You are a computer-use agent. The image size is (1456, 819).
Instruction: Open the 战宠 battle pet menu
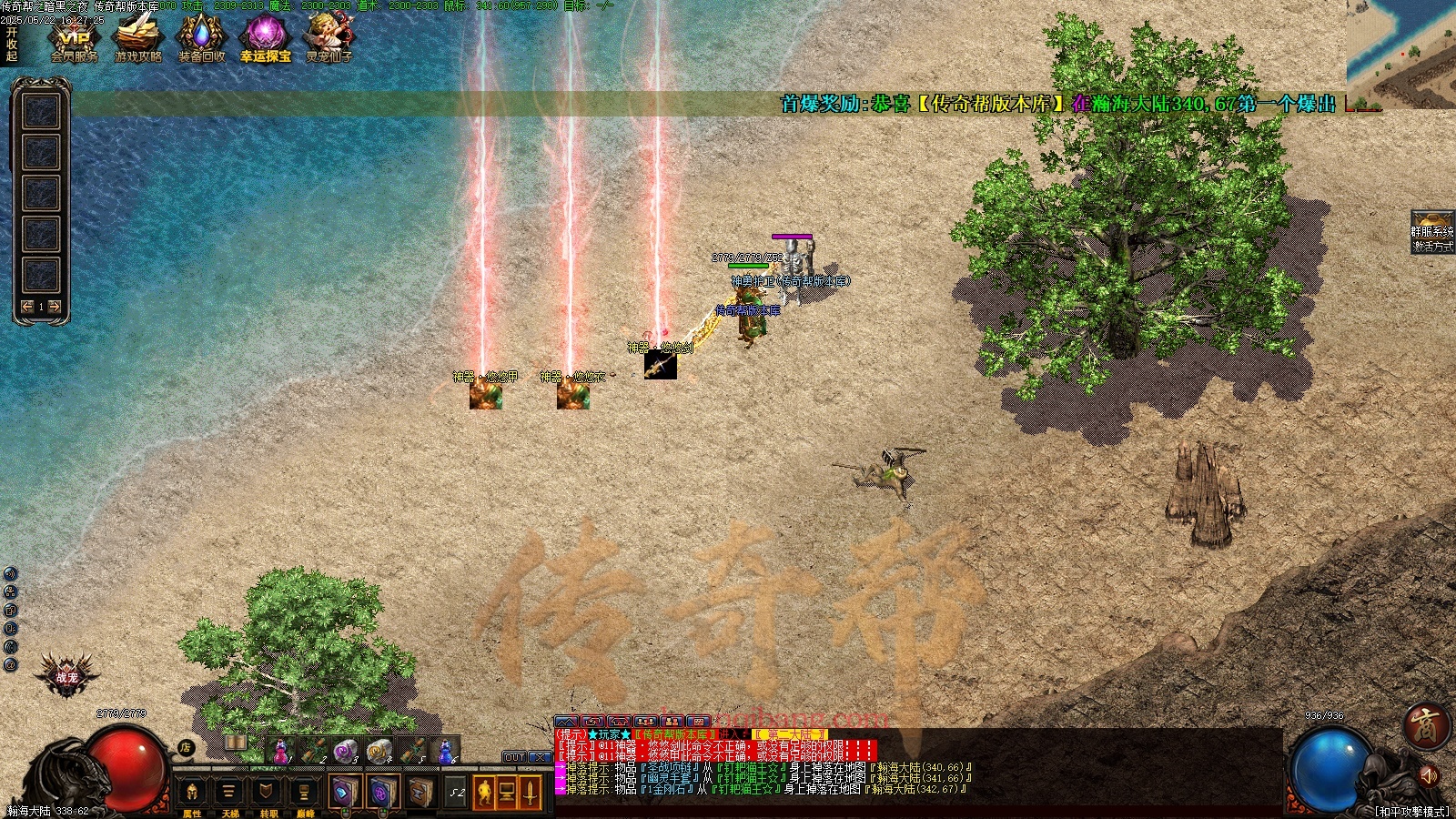point(66,677)
